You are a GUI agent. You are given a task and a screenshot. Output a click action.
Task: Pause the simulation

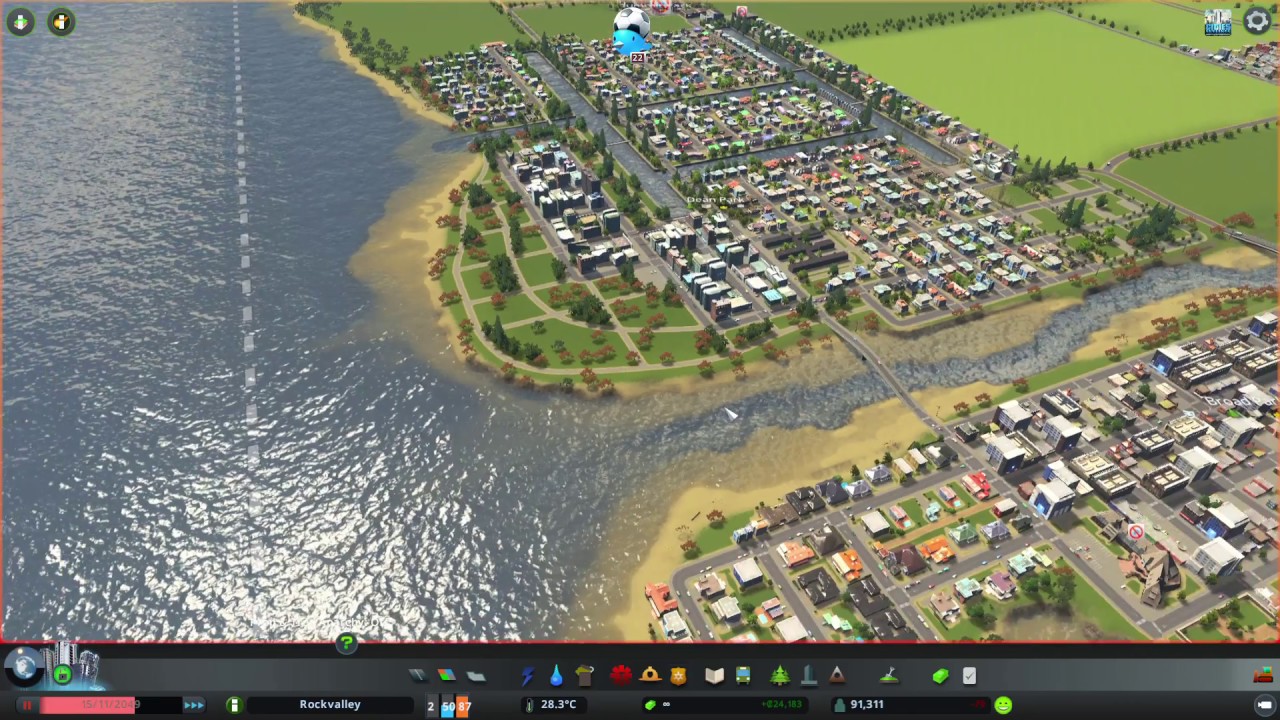[x=27, y=705]
